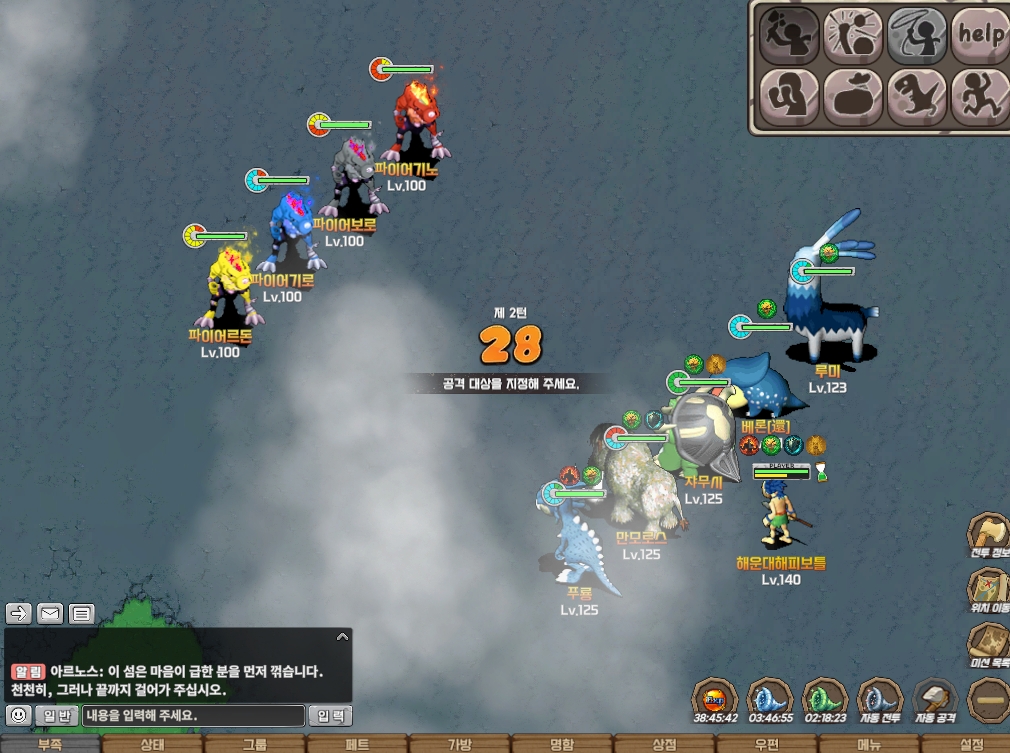Show the 미션 목록 scroll
The width and height of the screenshot is (1010, 753).
point(989,643)
